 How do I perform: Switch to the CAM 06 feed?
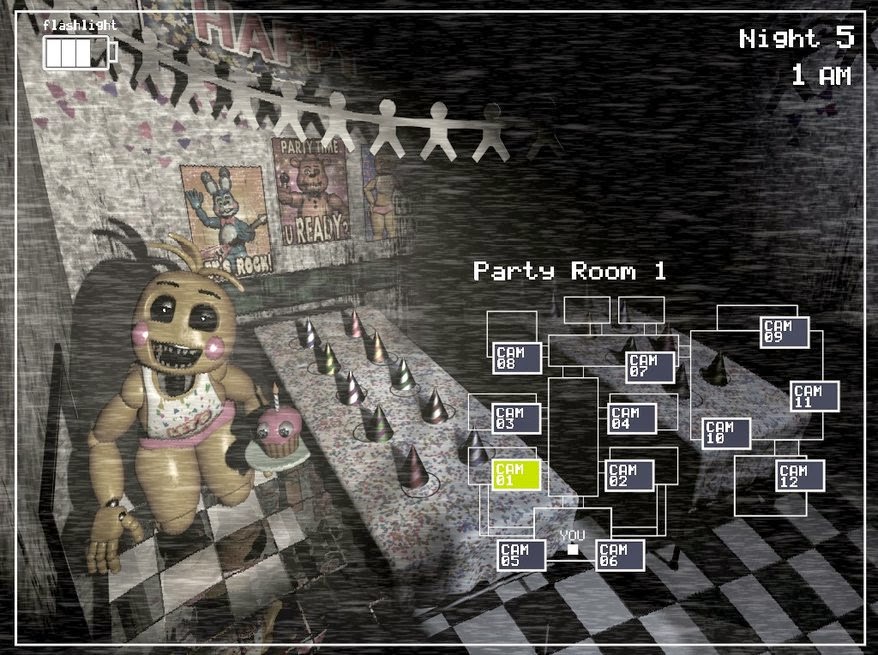tap(620, 555)
